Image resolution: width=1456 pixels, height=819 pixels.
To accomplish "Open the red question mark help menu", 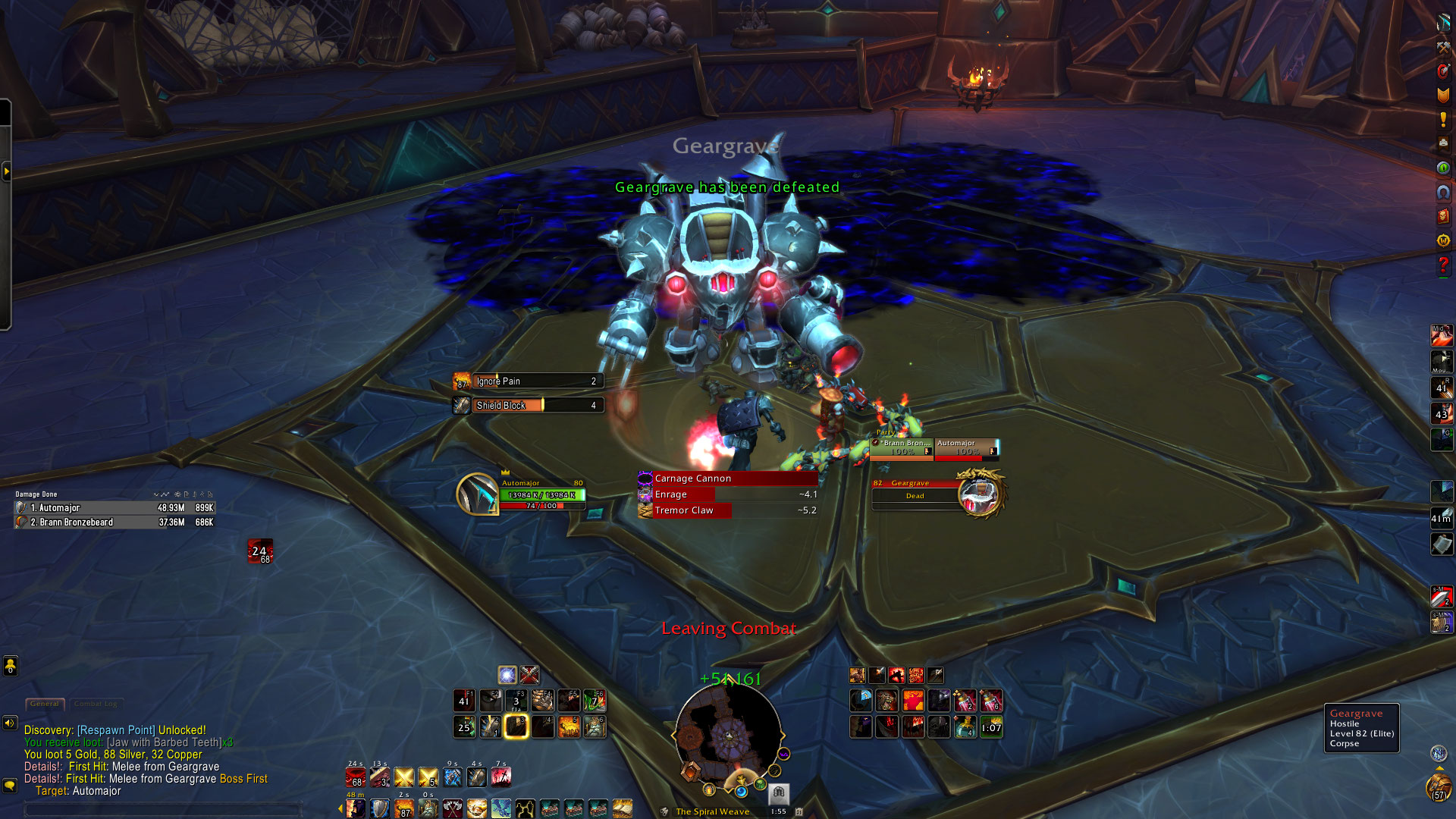I will [x=1443, y=265].
